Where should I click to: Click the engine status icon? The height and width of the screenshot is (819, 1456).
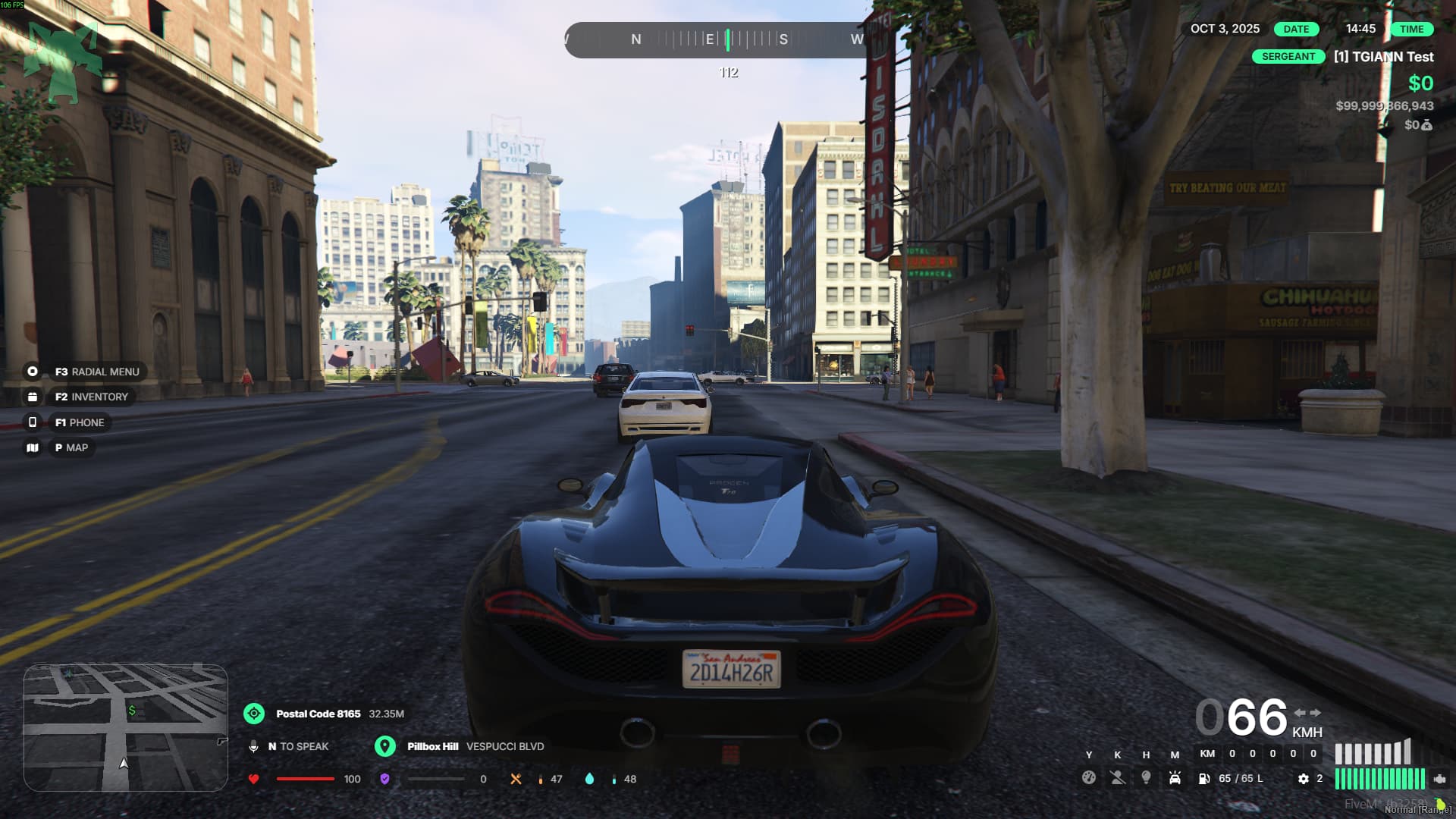point(1439,779)
